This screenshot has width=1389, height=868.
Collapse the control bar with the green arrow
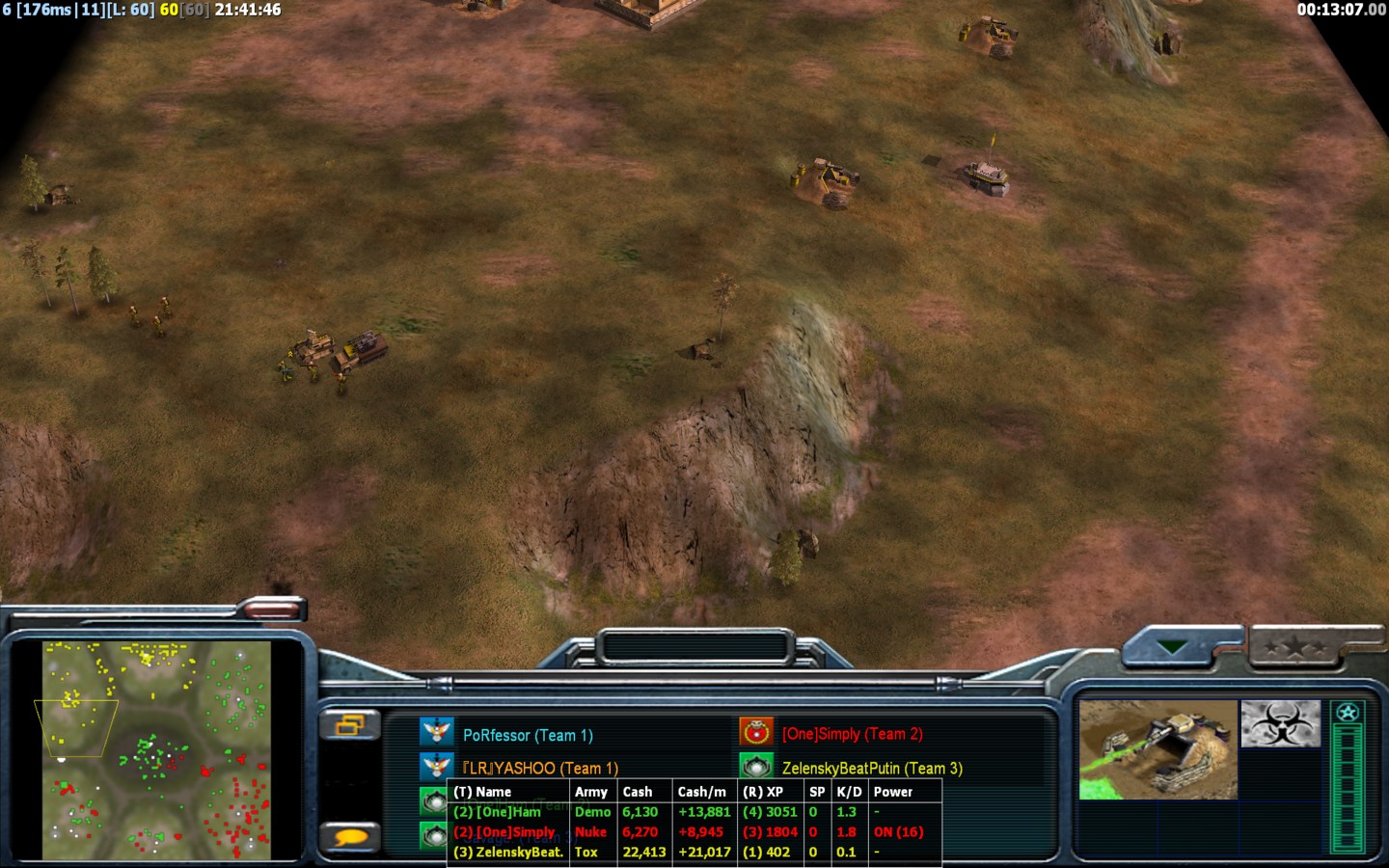pyautogui.click(x=1173, y=647)
